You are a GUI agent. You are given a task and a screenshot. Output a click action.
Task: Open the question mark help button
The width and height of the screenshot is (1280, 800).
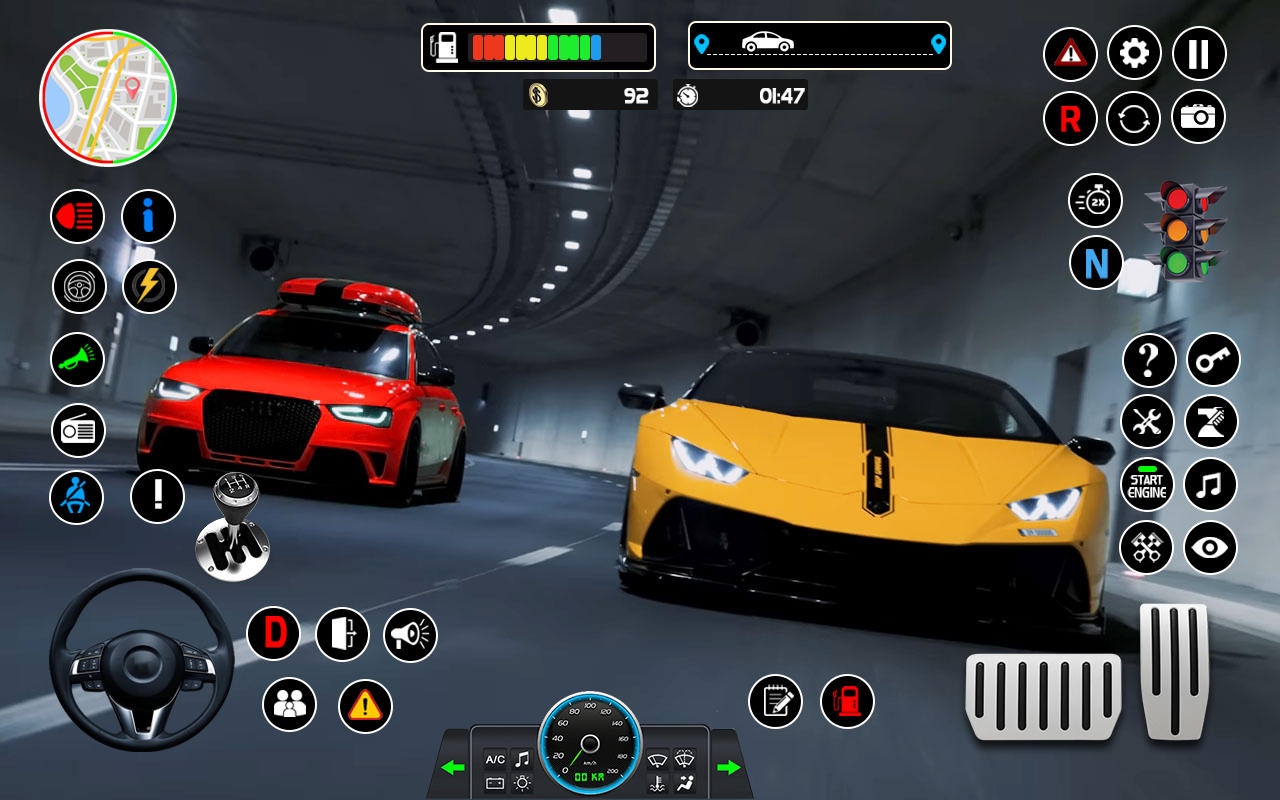1148,360
